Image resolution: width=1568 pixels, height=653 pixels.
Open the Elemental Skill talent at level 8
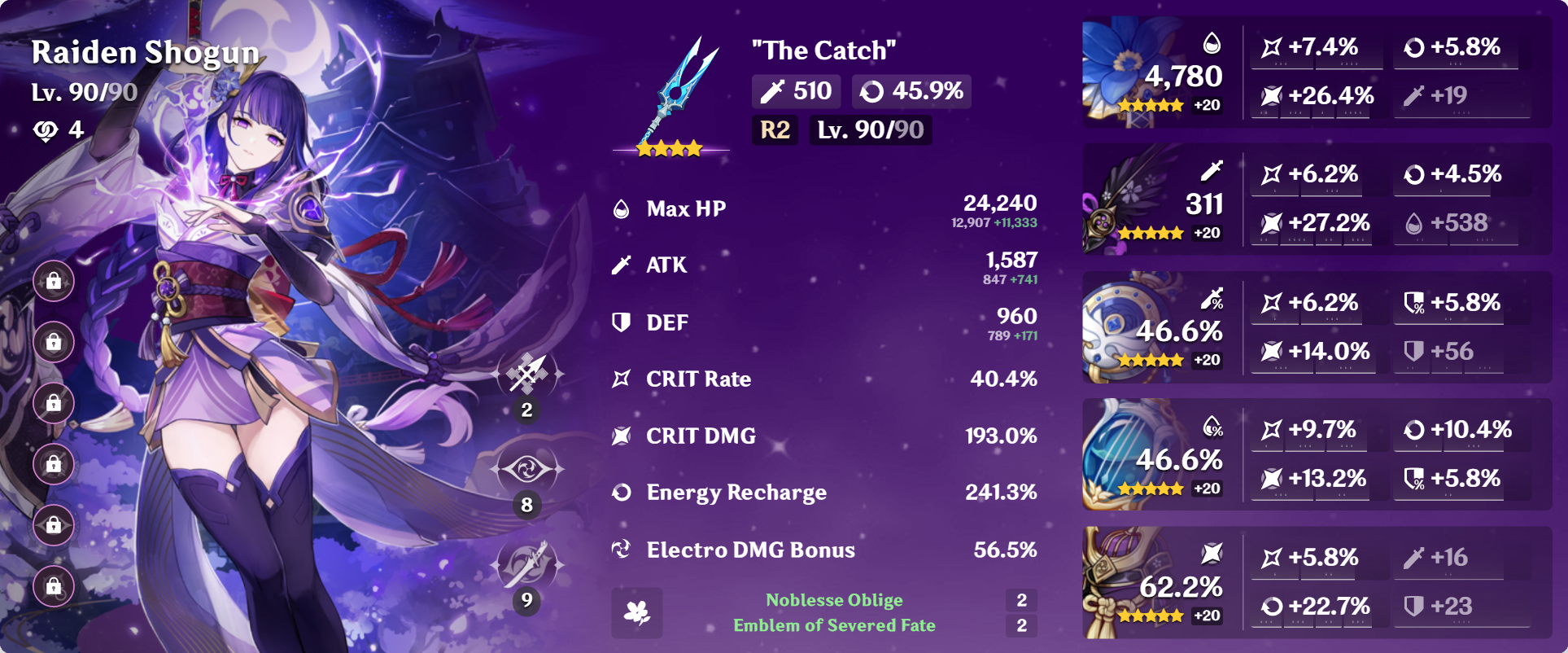526,470
